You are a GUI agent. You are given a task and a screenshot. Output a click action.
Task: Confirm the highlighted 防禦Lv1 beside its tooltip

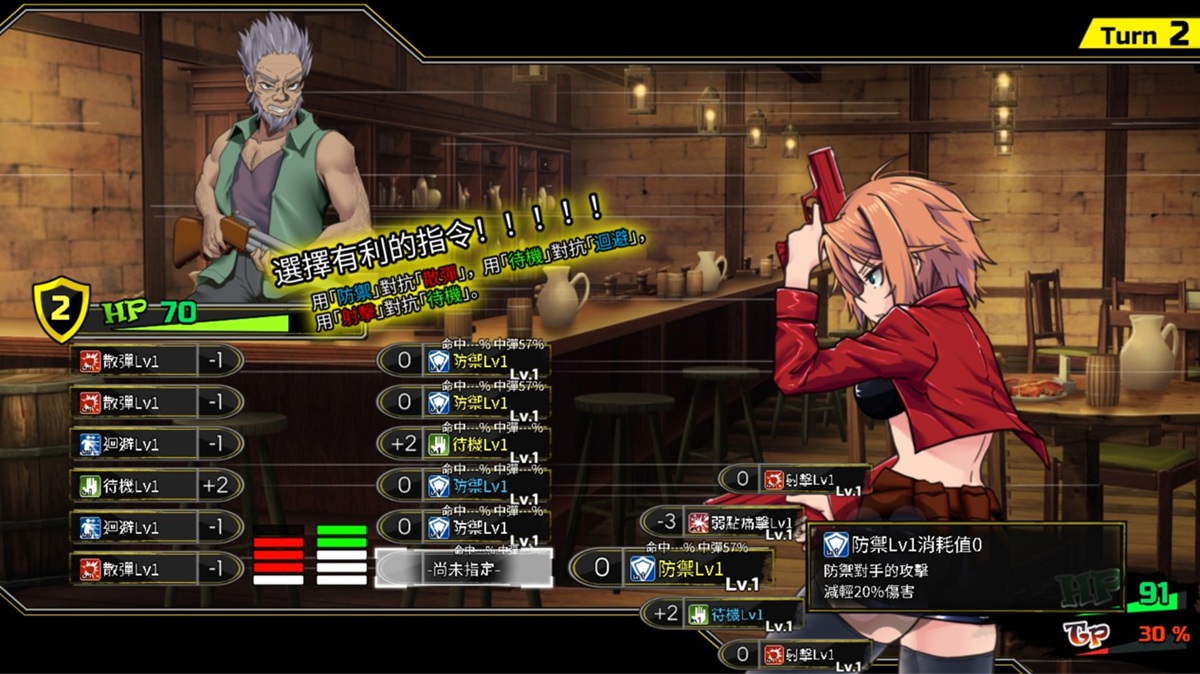point(690,568)
